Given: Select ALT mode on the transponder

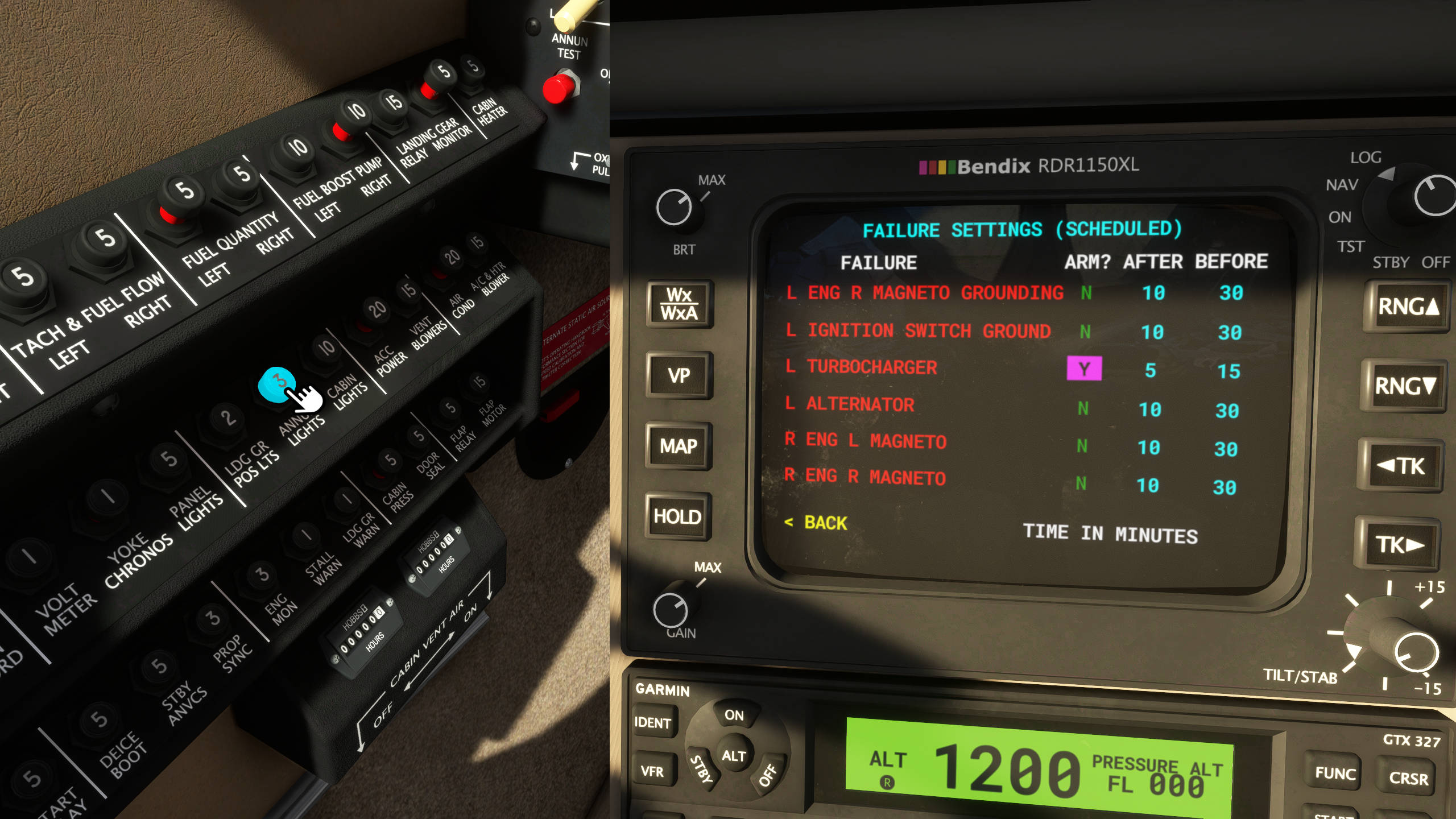Looking at the screenshot, I should (734, 756).
